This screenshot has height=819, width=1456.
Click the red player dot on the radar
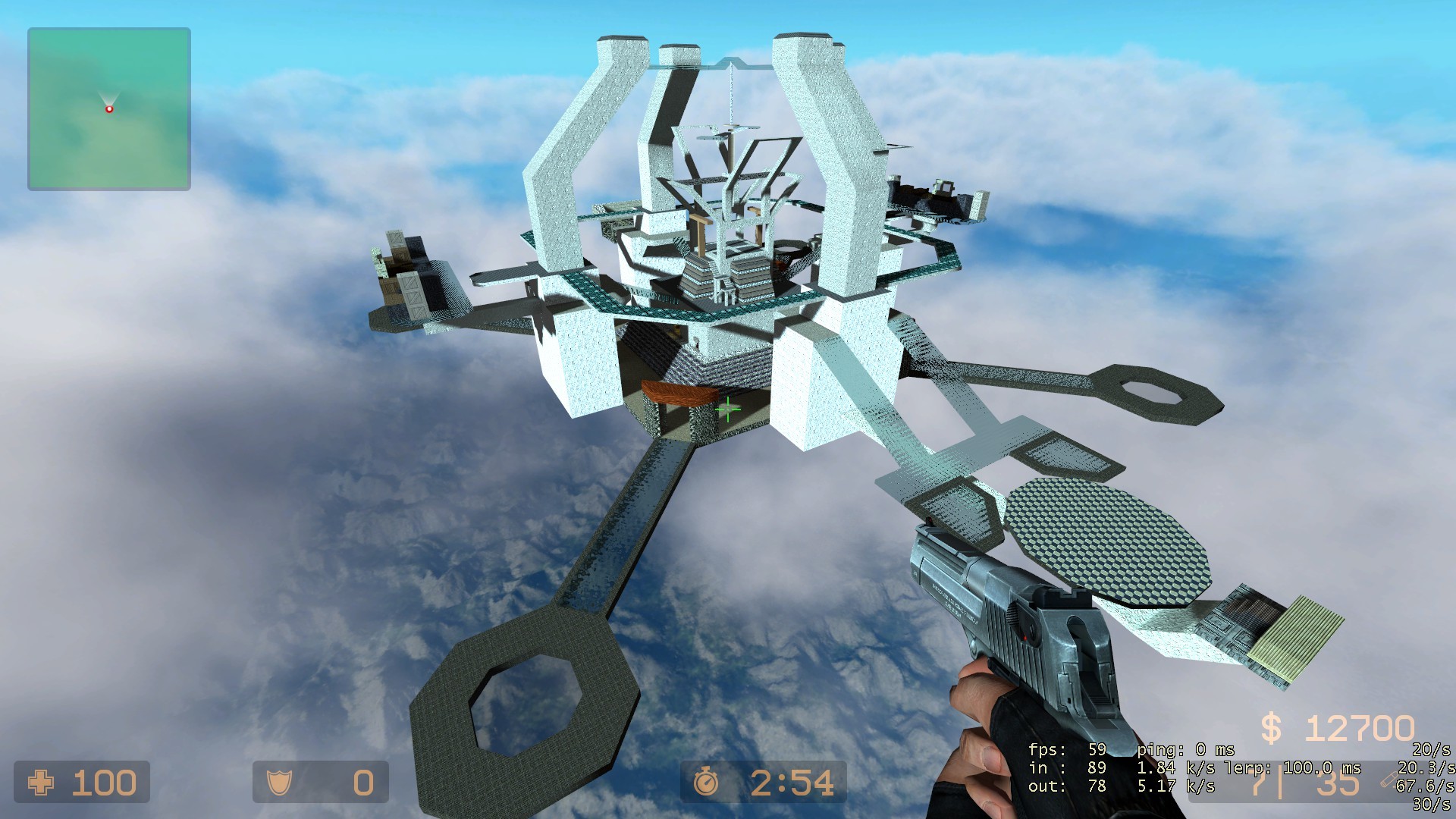(109, 108)
